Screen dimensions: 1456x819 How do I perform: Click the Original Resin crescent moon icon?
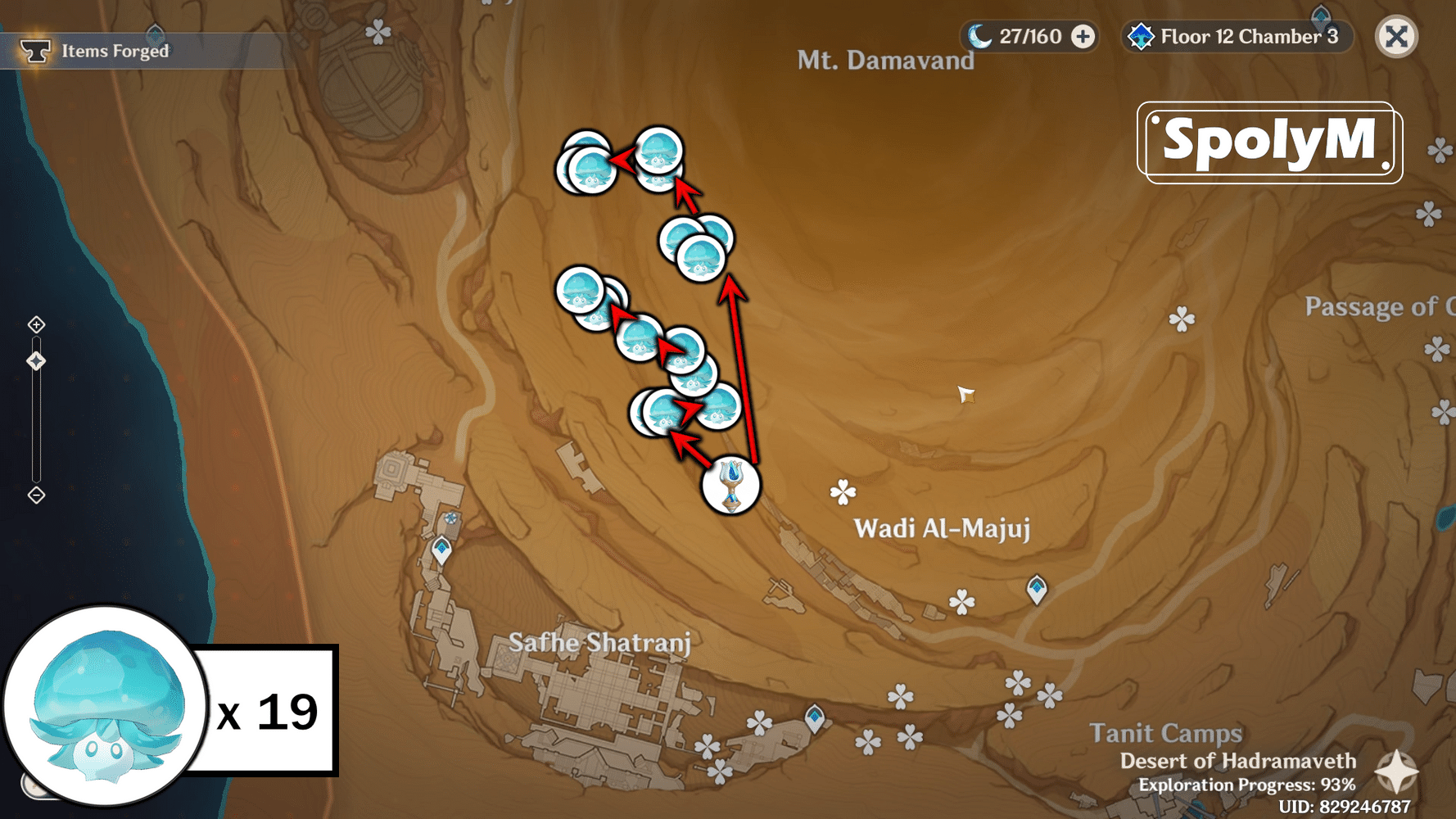[x=981, y=36]
